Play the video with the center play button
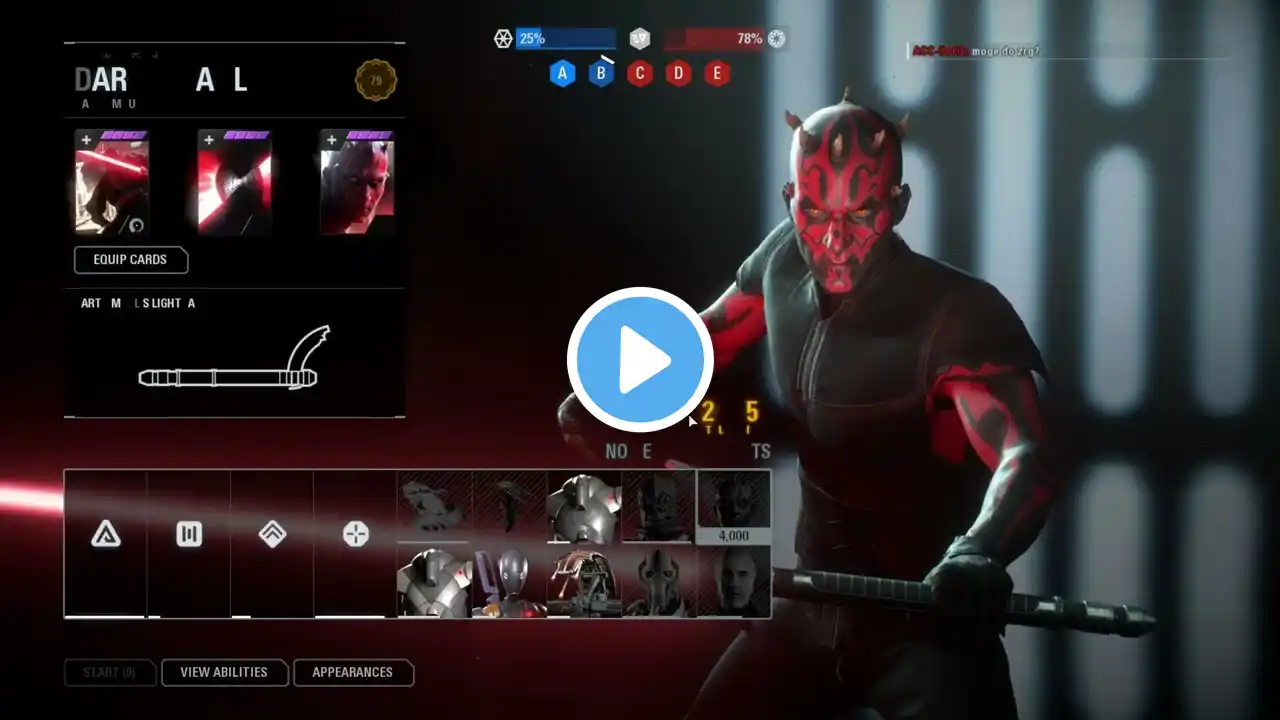This screenshot has width=1280, height=720. click(x=640, y=360)
